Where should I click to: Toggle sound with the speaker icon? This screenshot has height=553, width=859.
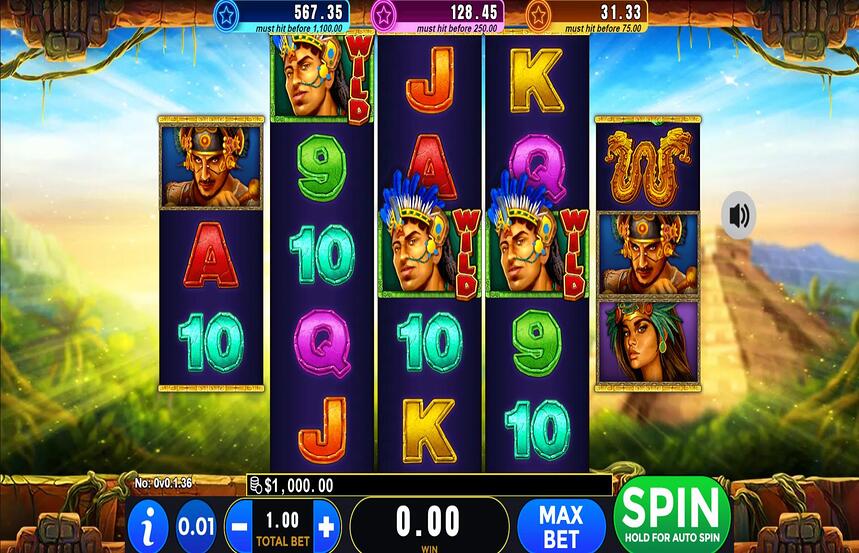coord(739,215)
